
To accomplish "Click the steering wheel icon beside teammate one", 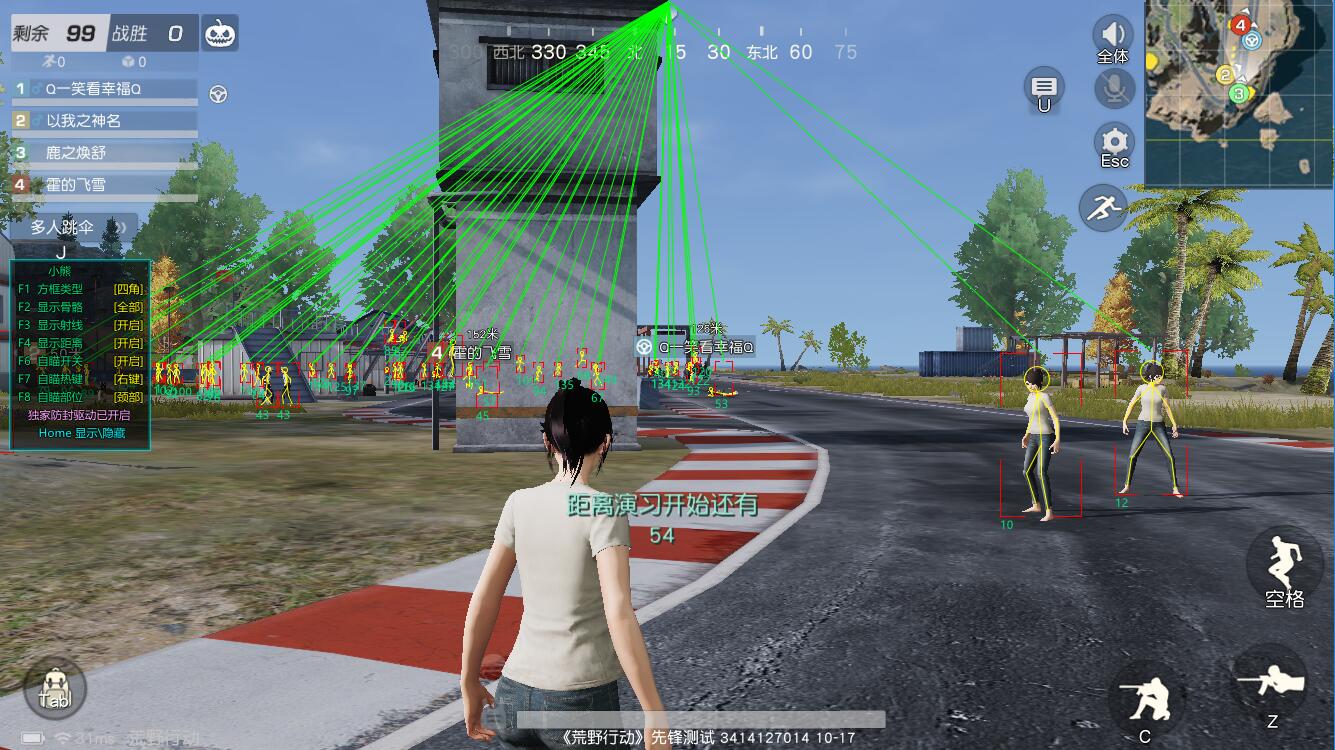I will (x=218, y=94).
